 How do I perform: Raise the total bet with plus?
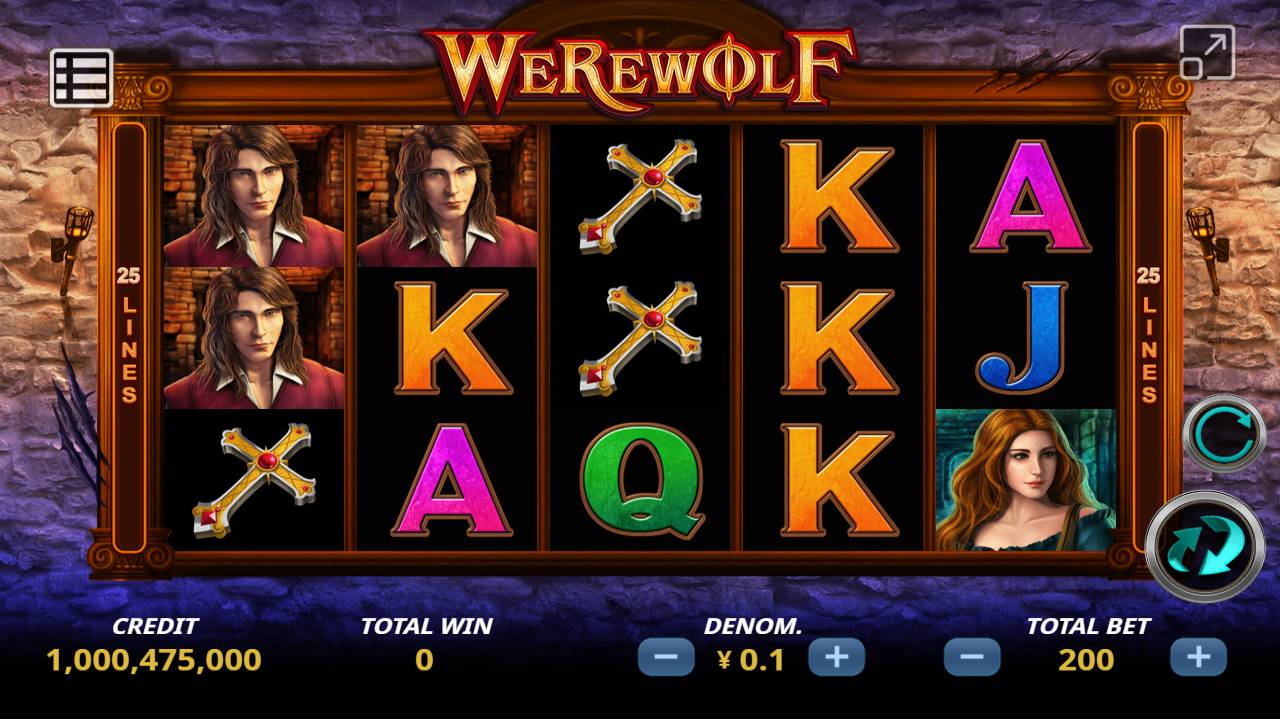pyautogui.click(x=1198, y=657)
